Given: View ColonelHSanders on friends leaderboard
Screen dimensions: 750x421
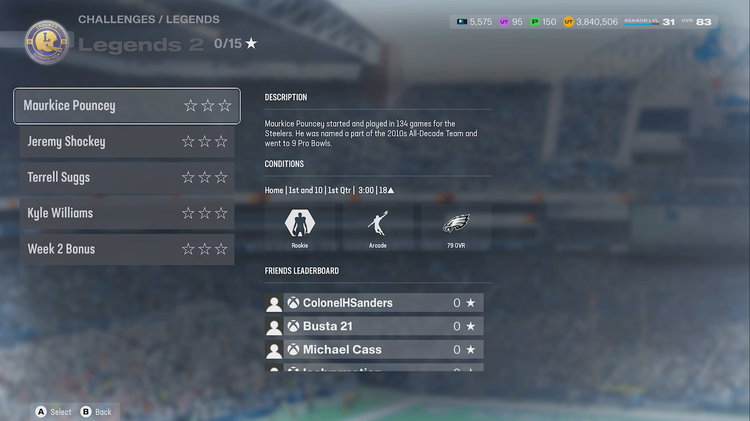Looking at the screenshot, I should click(x=374, y=303).
